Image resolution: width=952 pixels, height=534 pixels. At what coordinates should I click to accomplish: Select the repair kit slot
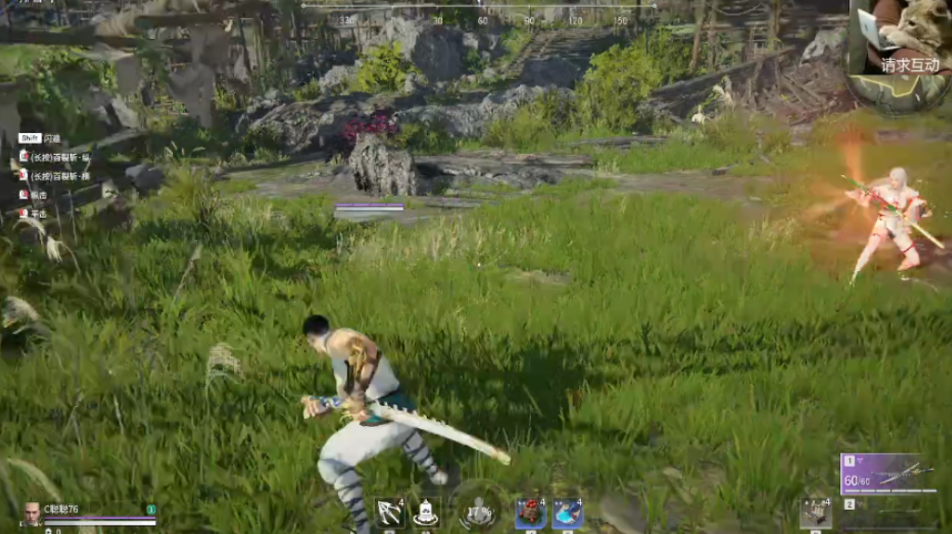(816, 512)
